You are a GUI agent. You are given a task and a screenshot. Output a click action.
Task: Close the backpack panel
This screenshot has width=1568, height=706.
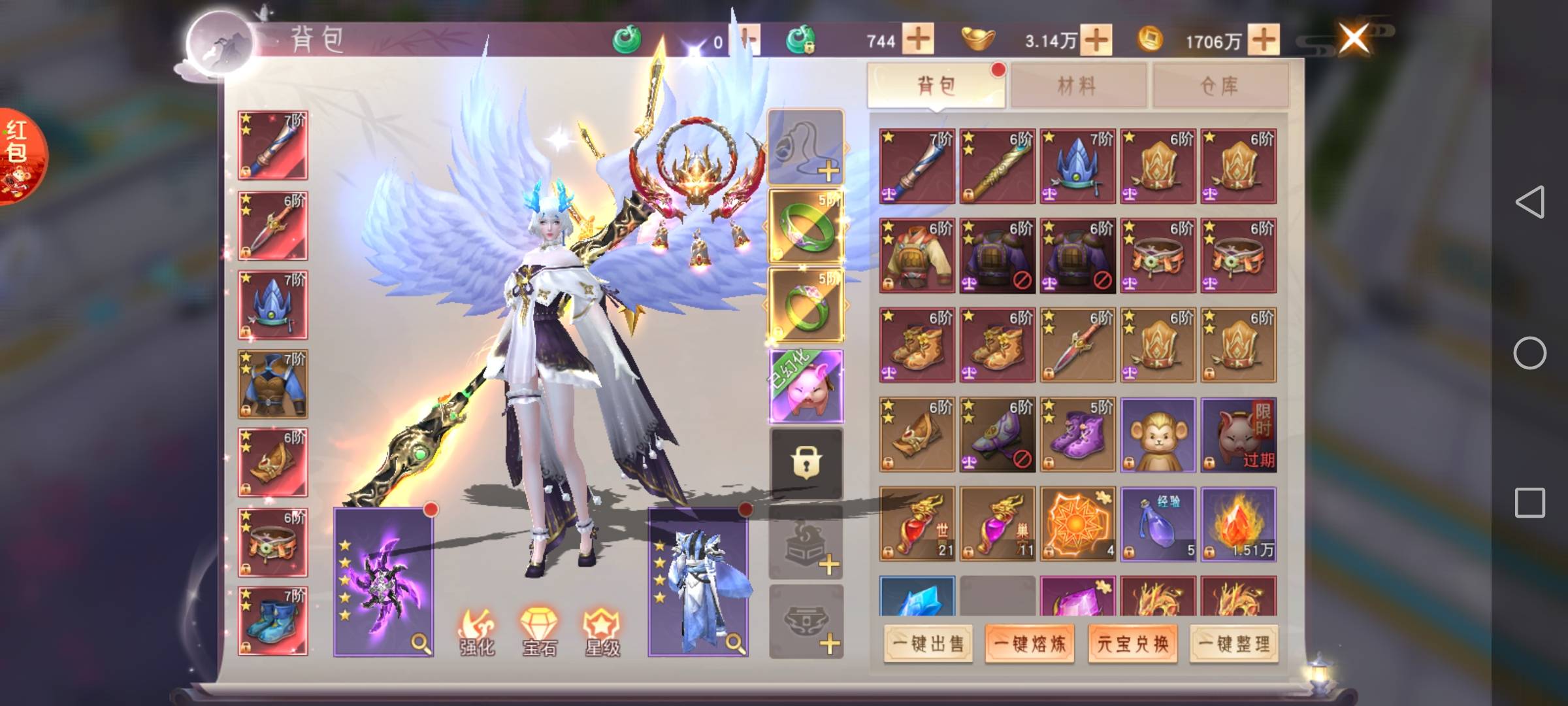tap(1353, 38)
